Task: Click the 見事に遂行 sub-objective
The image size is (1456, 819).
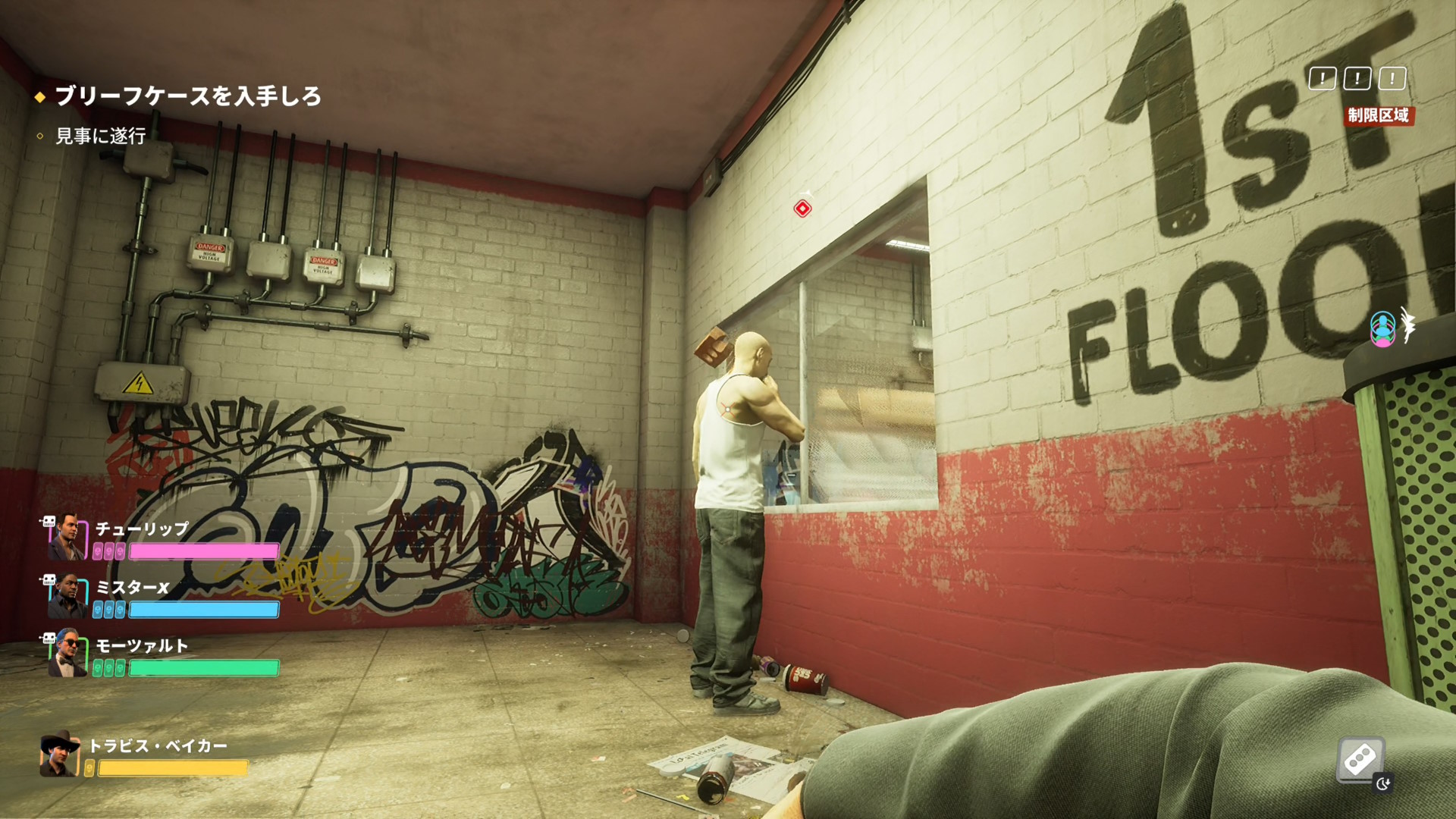Action: tap(100, 136)
